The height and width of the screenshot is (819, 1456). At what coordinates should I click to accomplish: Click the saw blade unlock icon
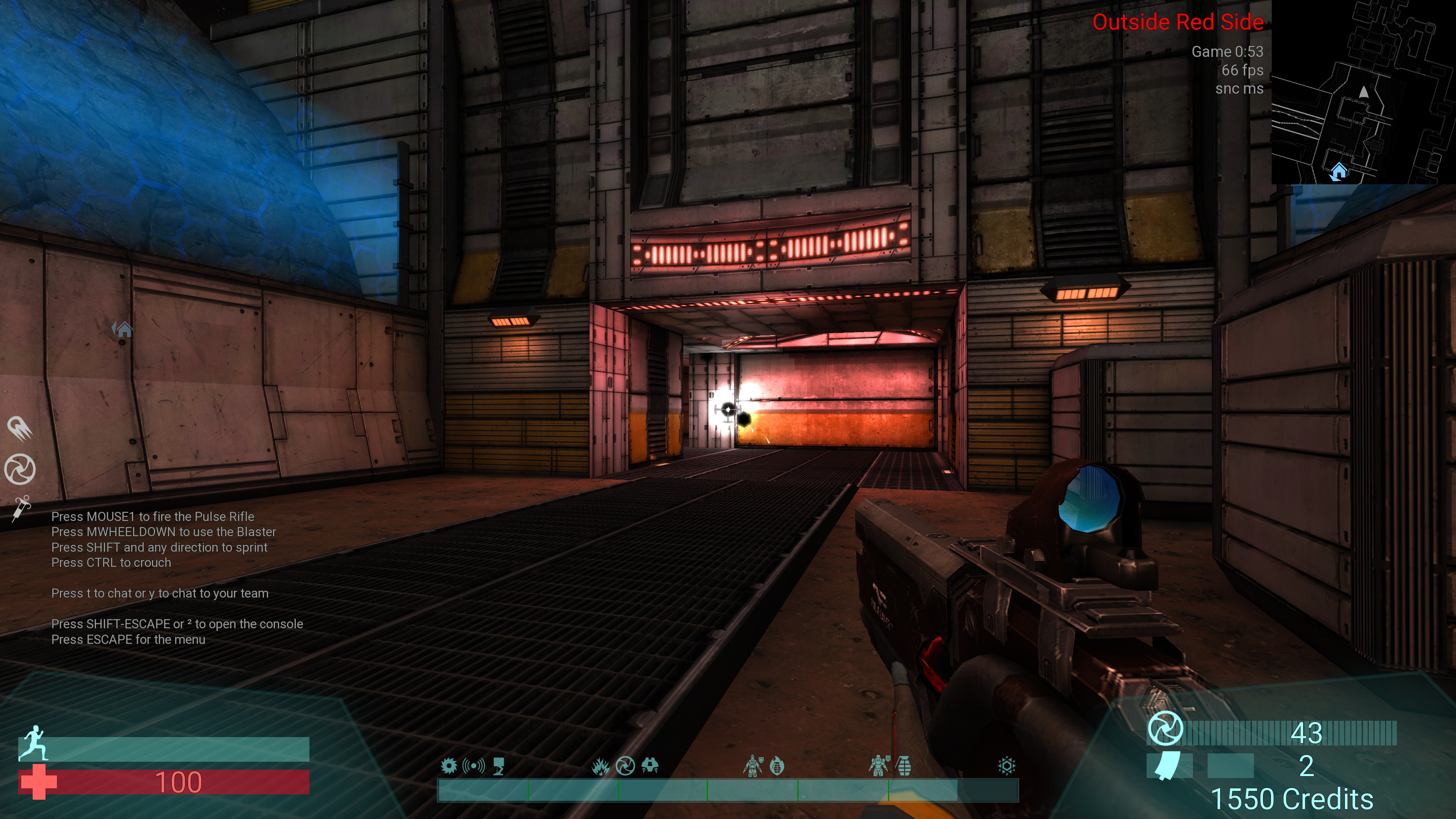click(x=449, y=766)
